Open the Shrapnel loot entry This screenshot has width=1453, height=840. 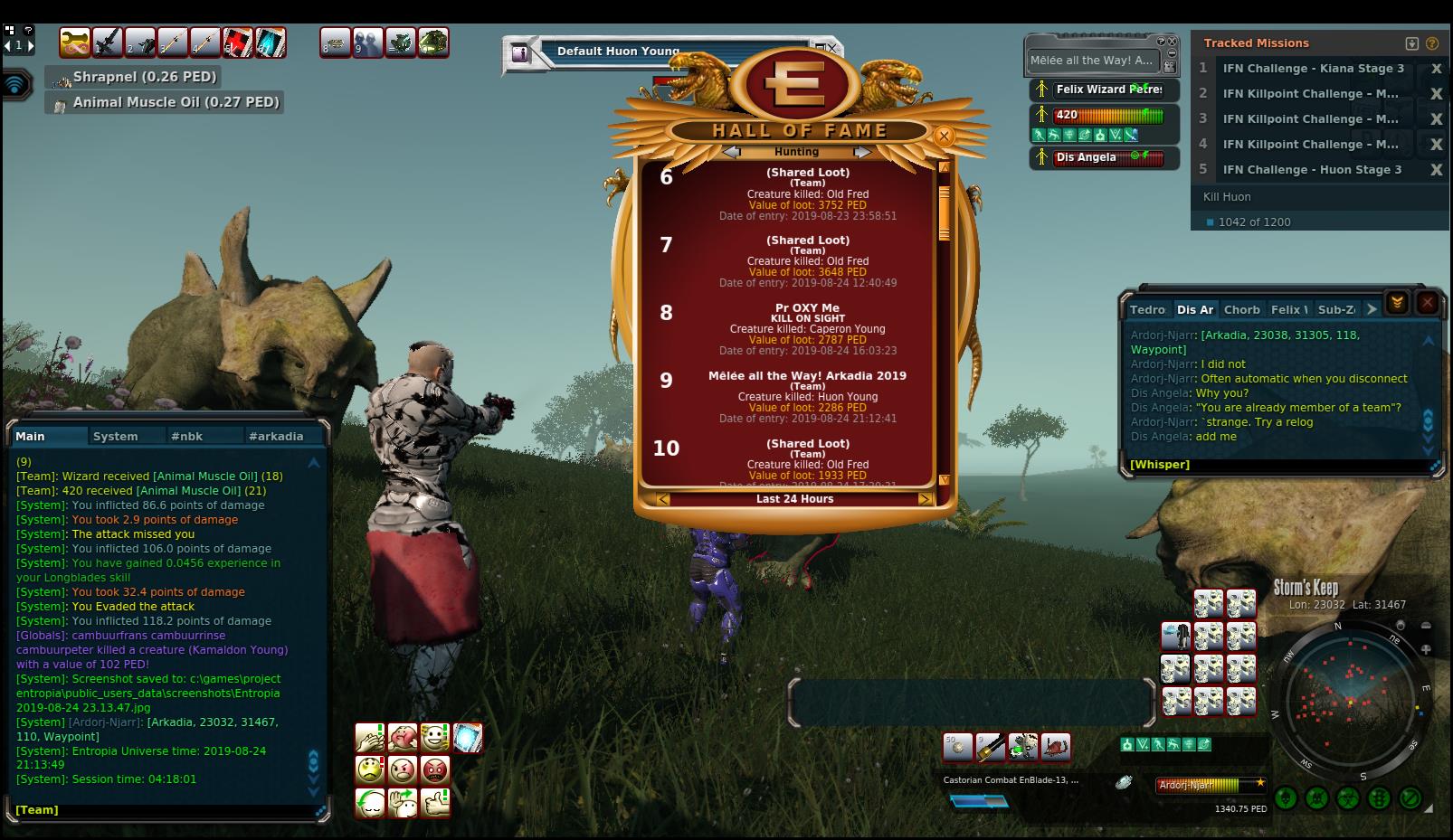pyautogui.click(x=145, y=78)
